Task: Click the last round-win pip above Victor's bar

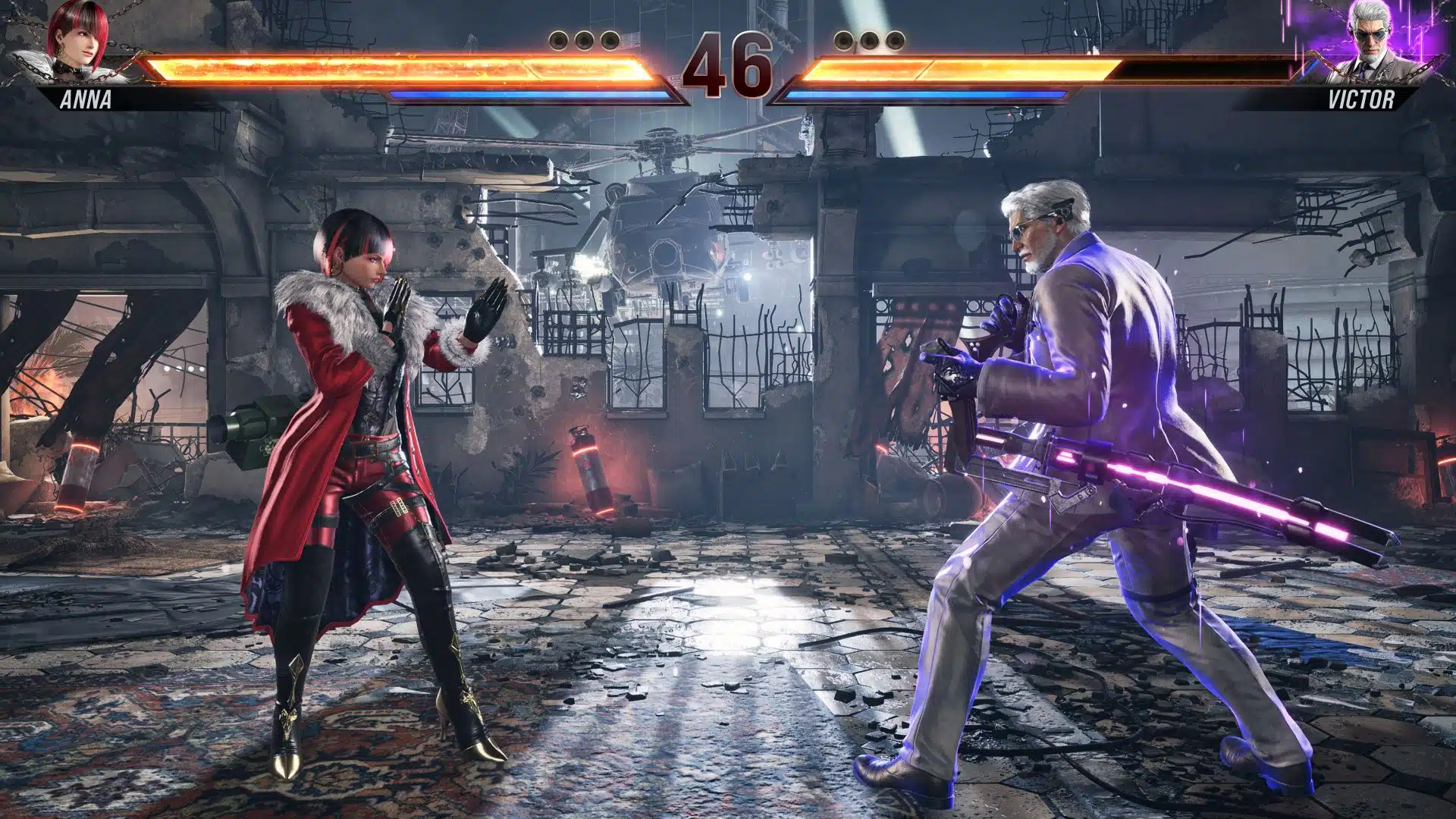Action: pyautogui.click(x=894, y=41)
